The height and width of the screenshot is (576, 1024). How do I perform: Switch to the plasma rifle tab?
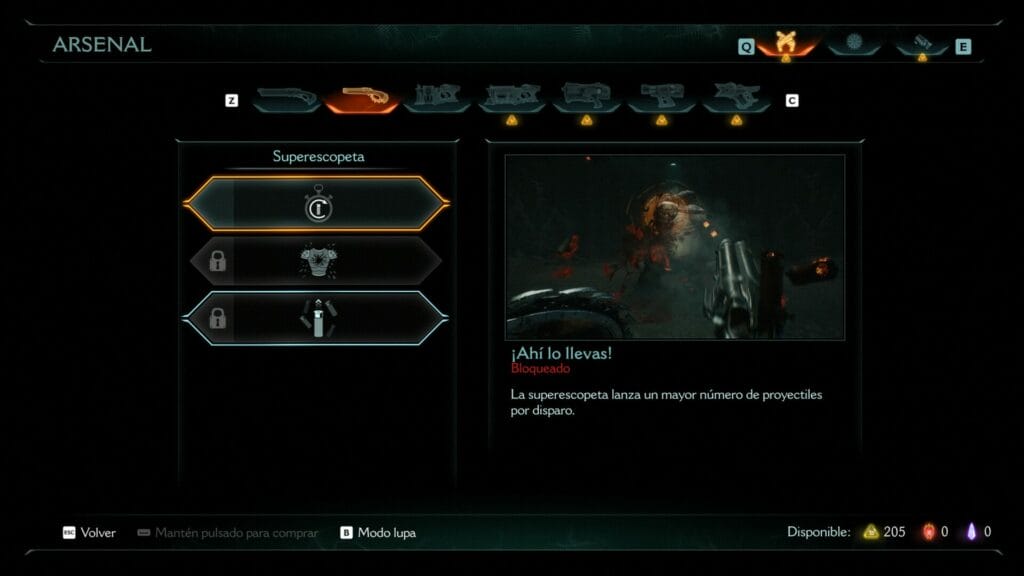(x=511, y=97)
